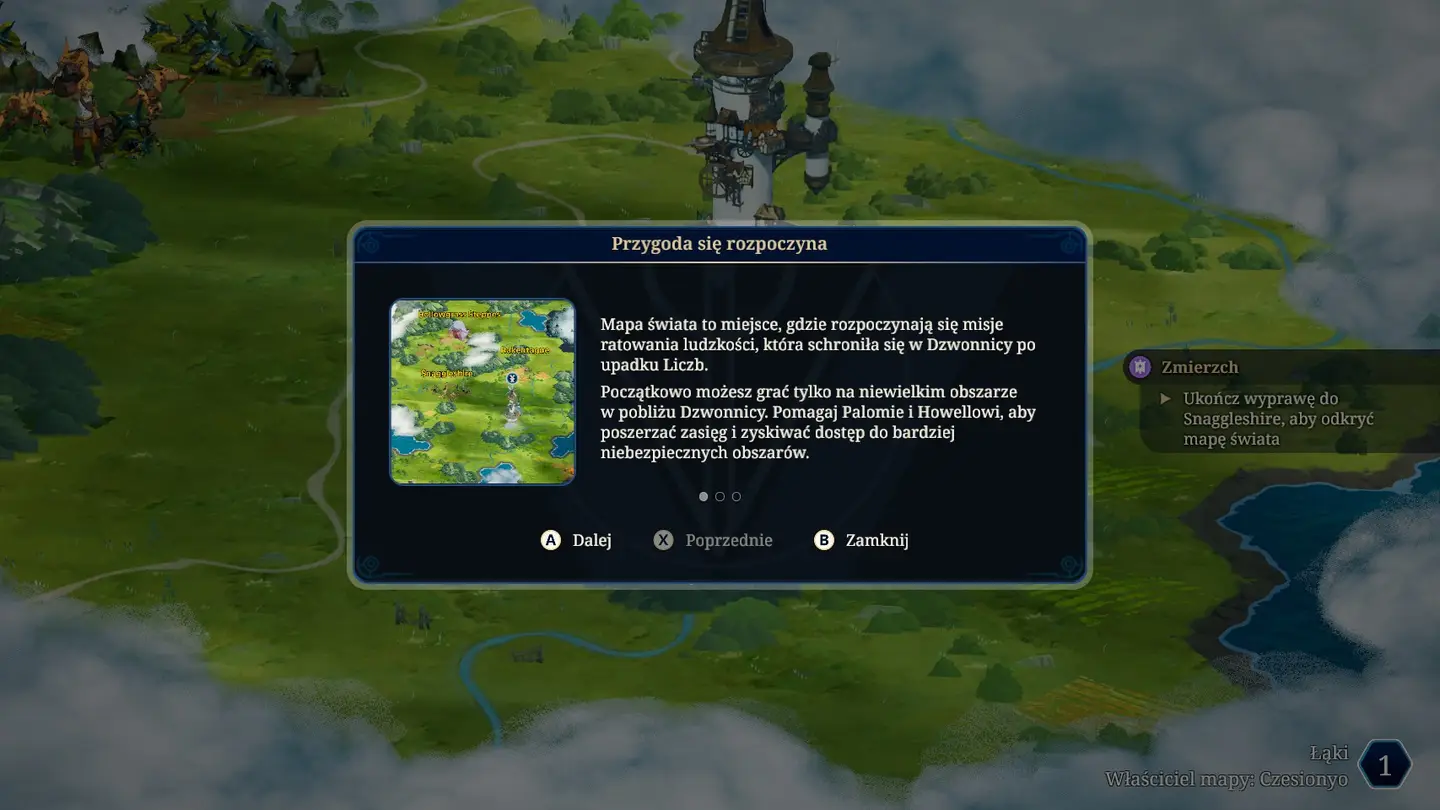Open the Zmierzch quest tracker
Image resolution: width=1440 pixels, height=810 pixels.
coord(1200,367)
